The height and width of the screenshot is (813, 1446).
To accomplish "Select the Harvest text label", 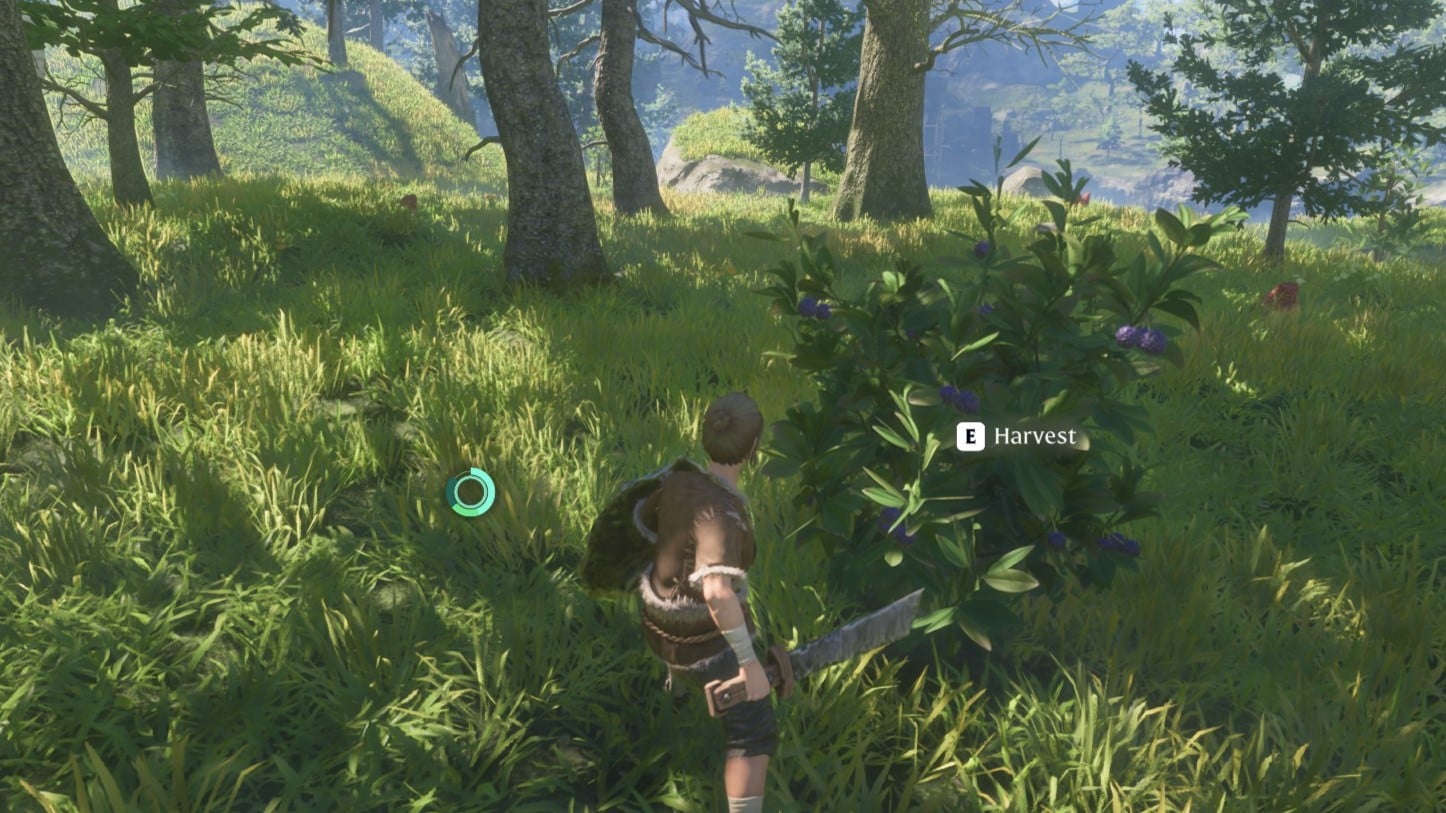I will 1035,436.
